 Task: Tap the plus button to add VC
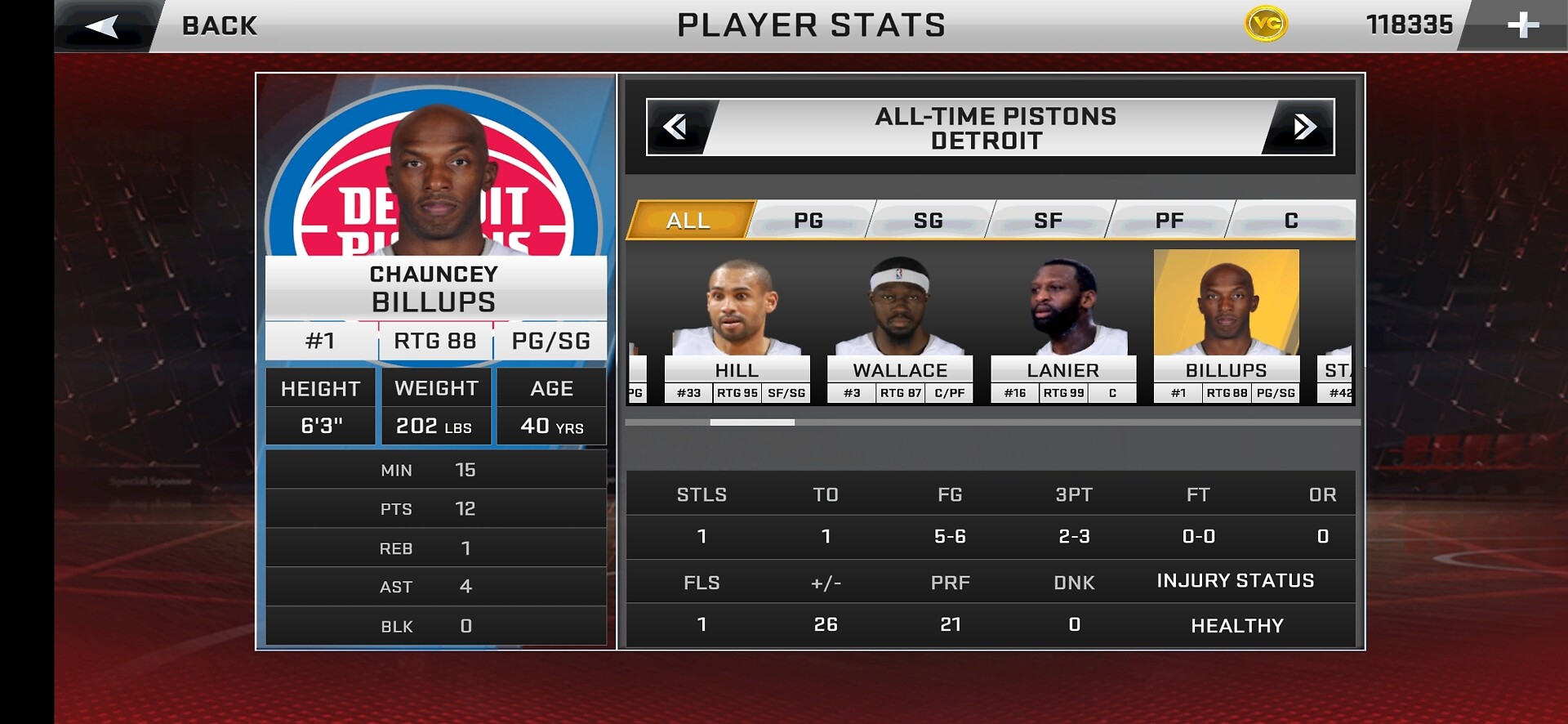click(x=1522, y=25)
